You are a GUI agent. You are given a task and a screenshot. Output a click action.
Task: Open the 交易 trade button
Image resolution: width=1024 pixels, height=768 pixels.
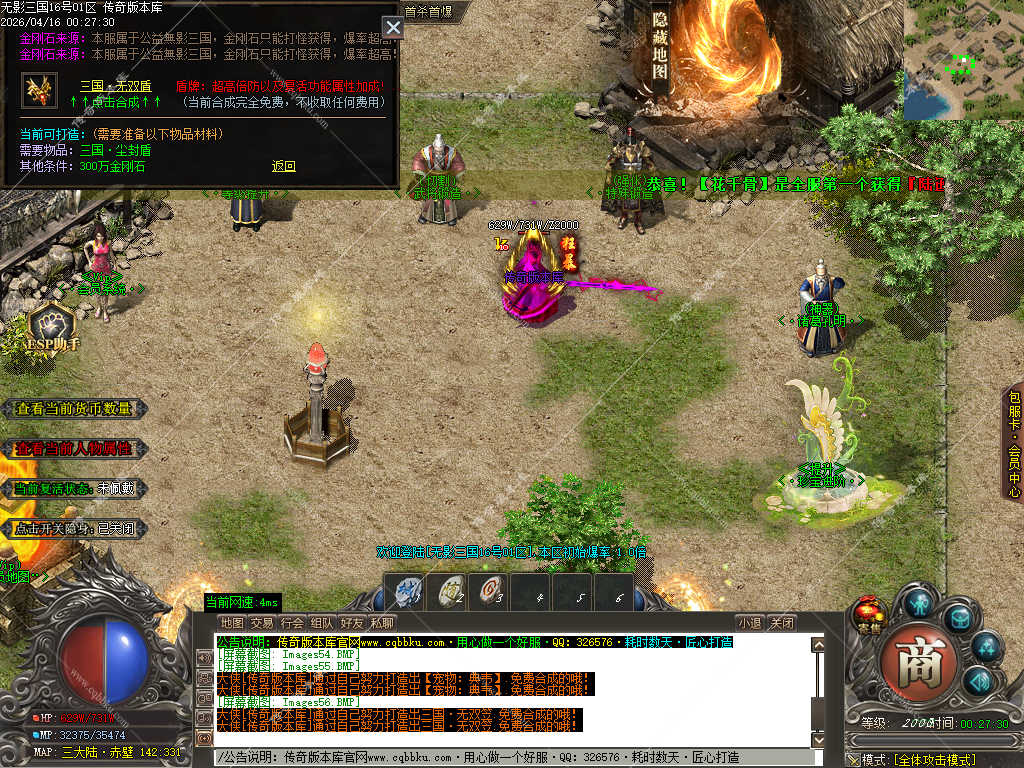click(x=262, y=623)
